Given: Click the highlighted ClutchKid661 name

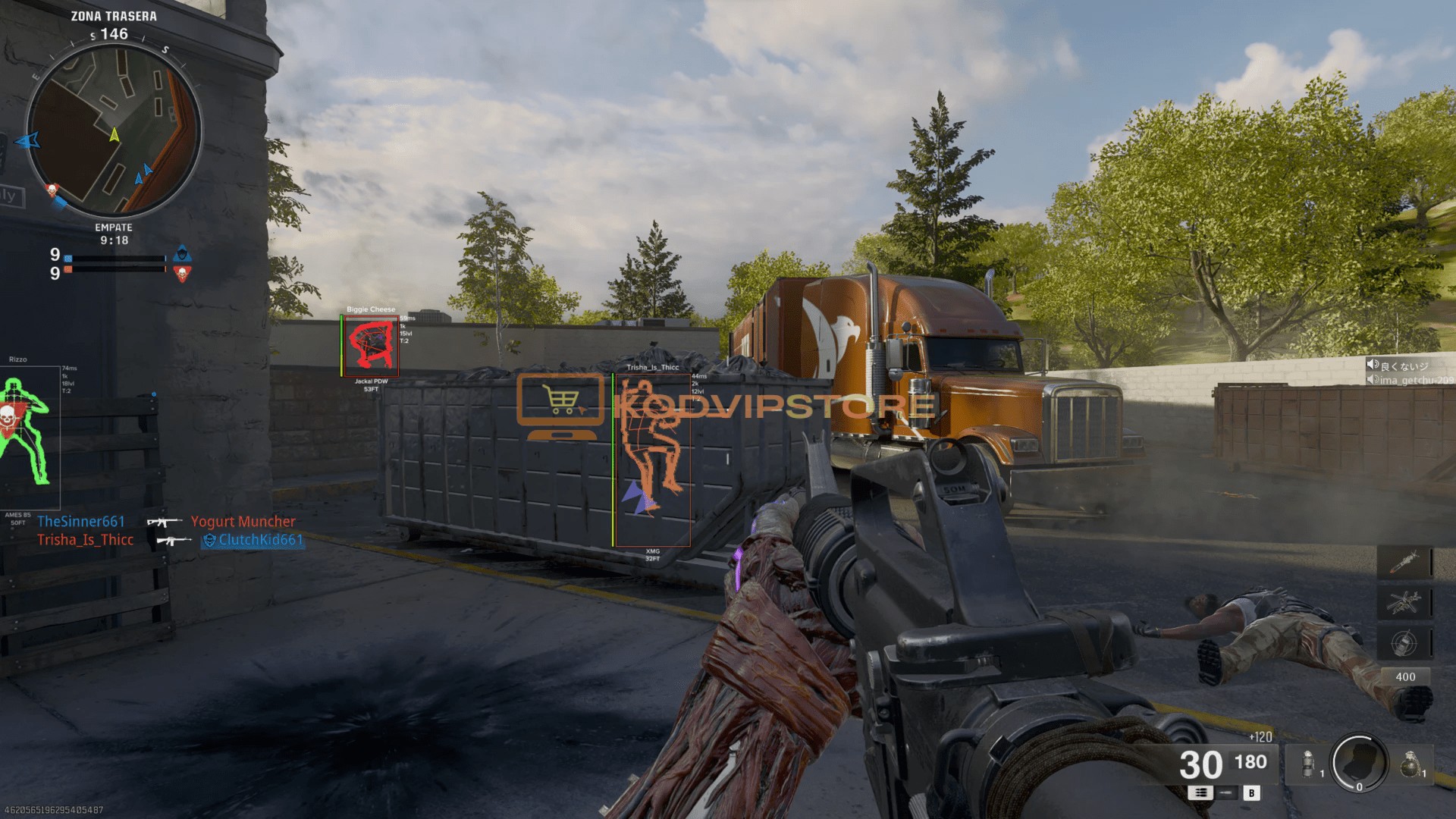Looking at the screenshot, I should (260, 540).
